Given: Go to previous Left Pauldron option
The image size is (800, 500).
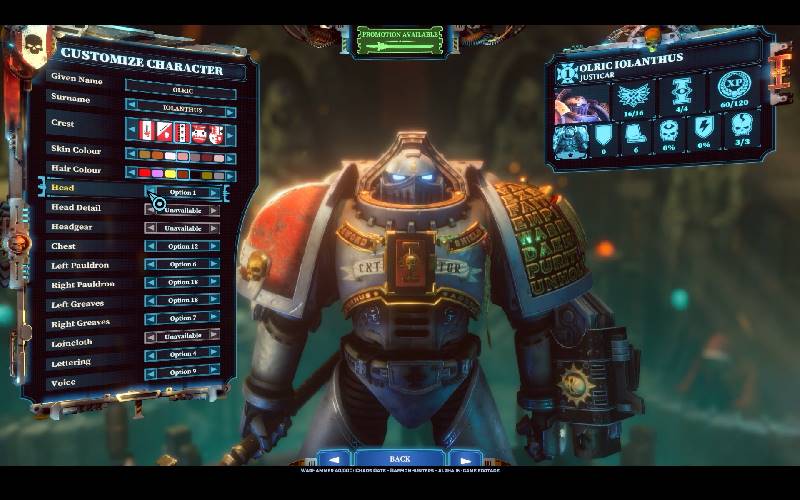Looking at the screenshot, I should (x=150, y=264).
